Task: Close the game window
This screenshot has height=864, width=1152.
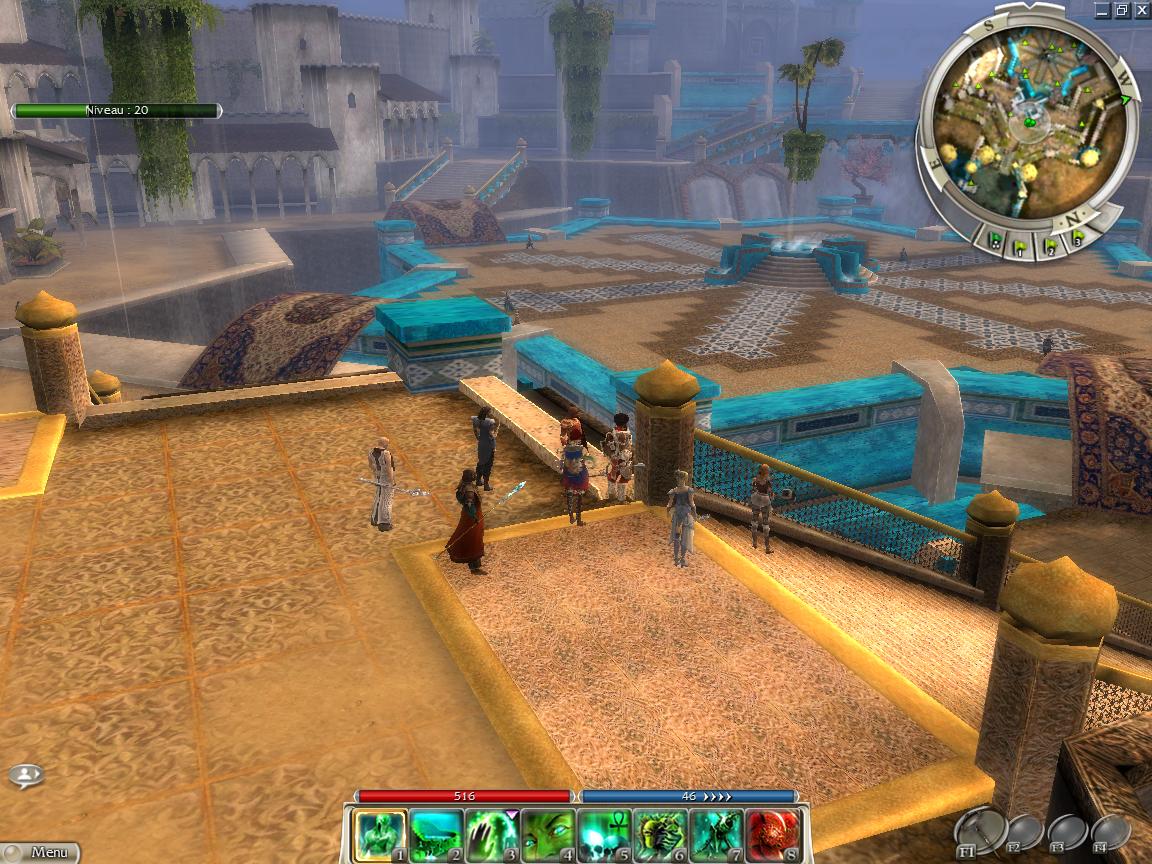Action: (x=1141, y=10)
